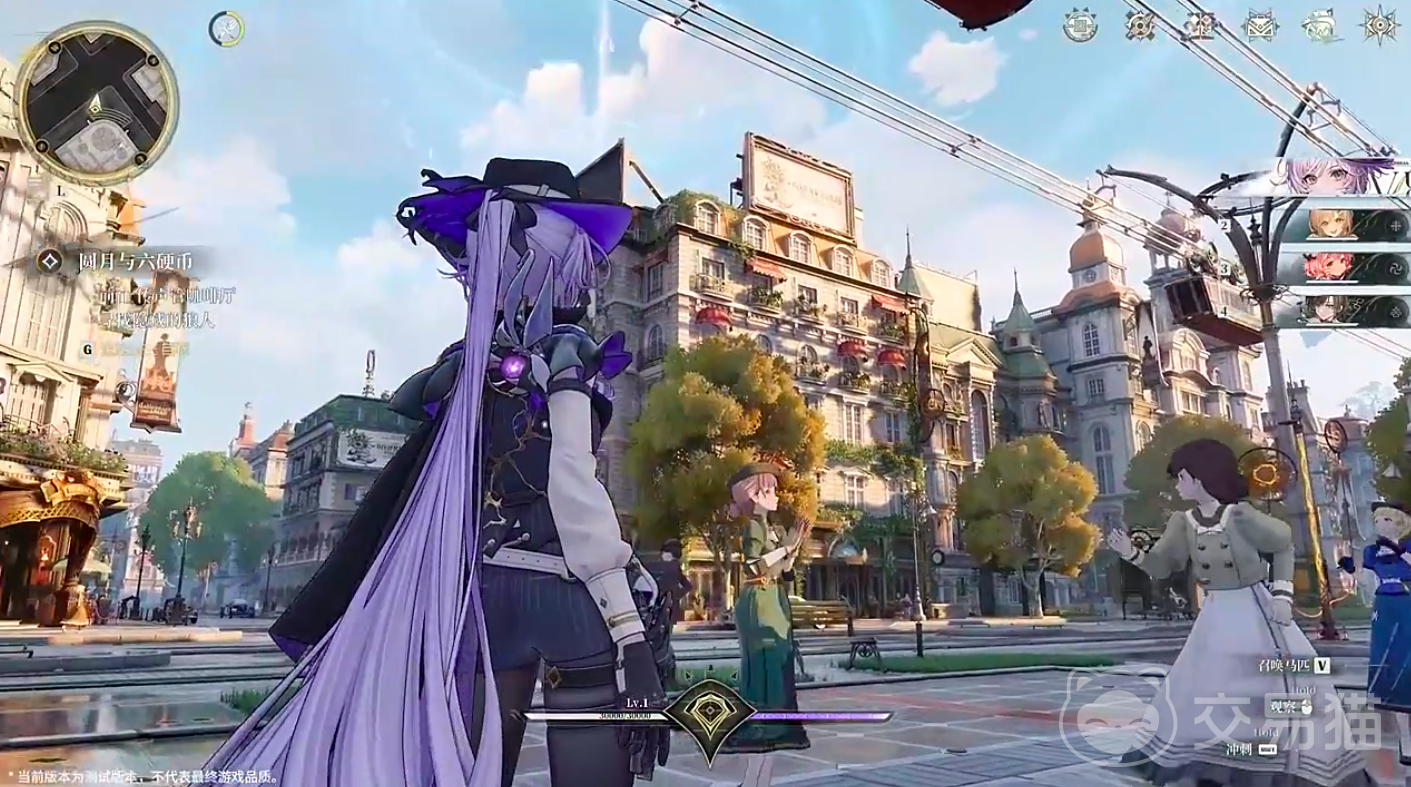Click the compass-wheel icon in the top bar

click(1141, 26)
